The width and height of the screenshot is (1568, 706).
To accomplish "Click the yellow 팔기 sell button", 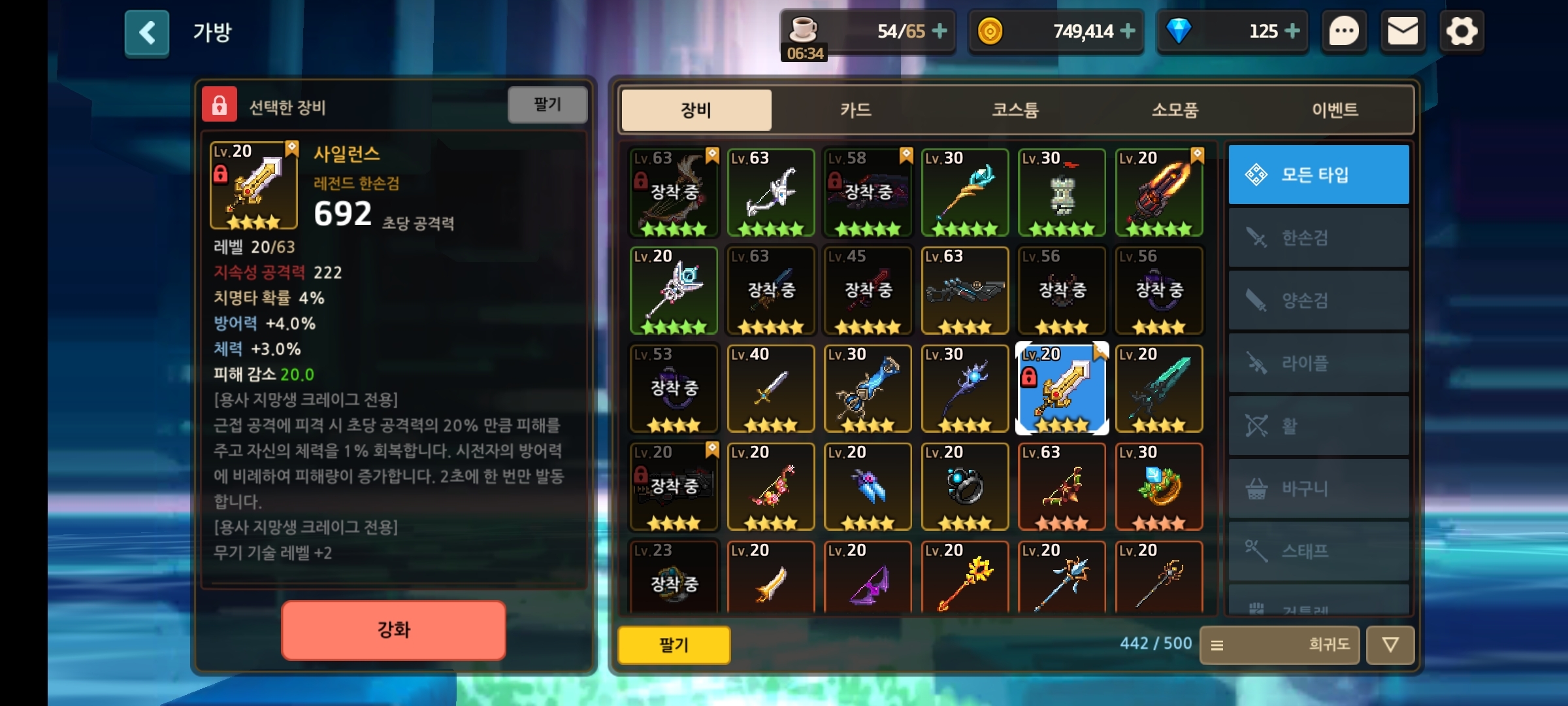I will [674, 645].
